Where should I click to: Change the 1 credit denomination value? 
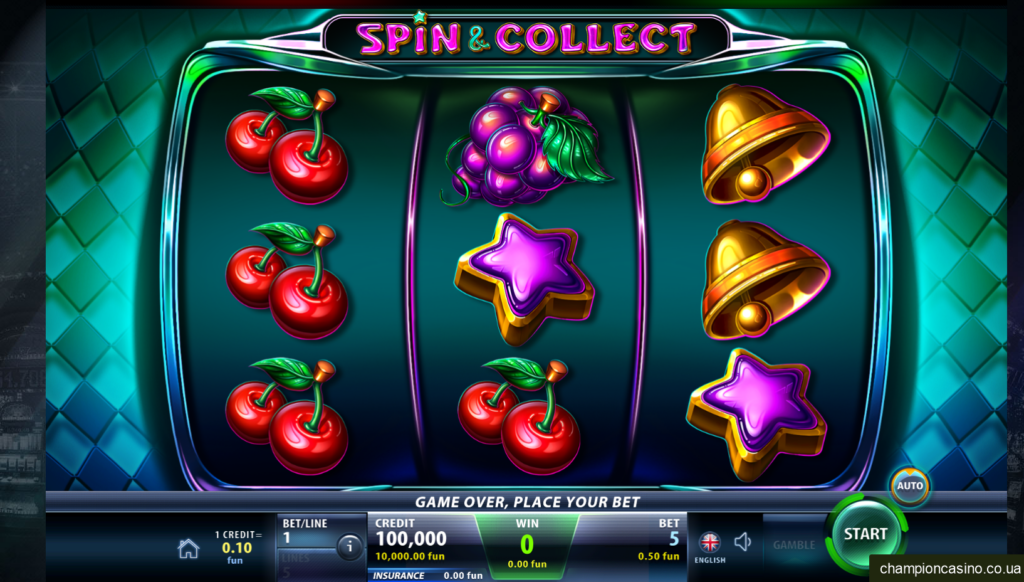[x=235, y=547]
